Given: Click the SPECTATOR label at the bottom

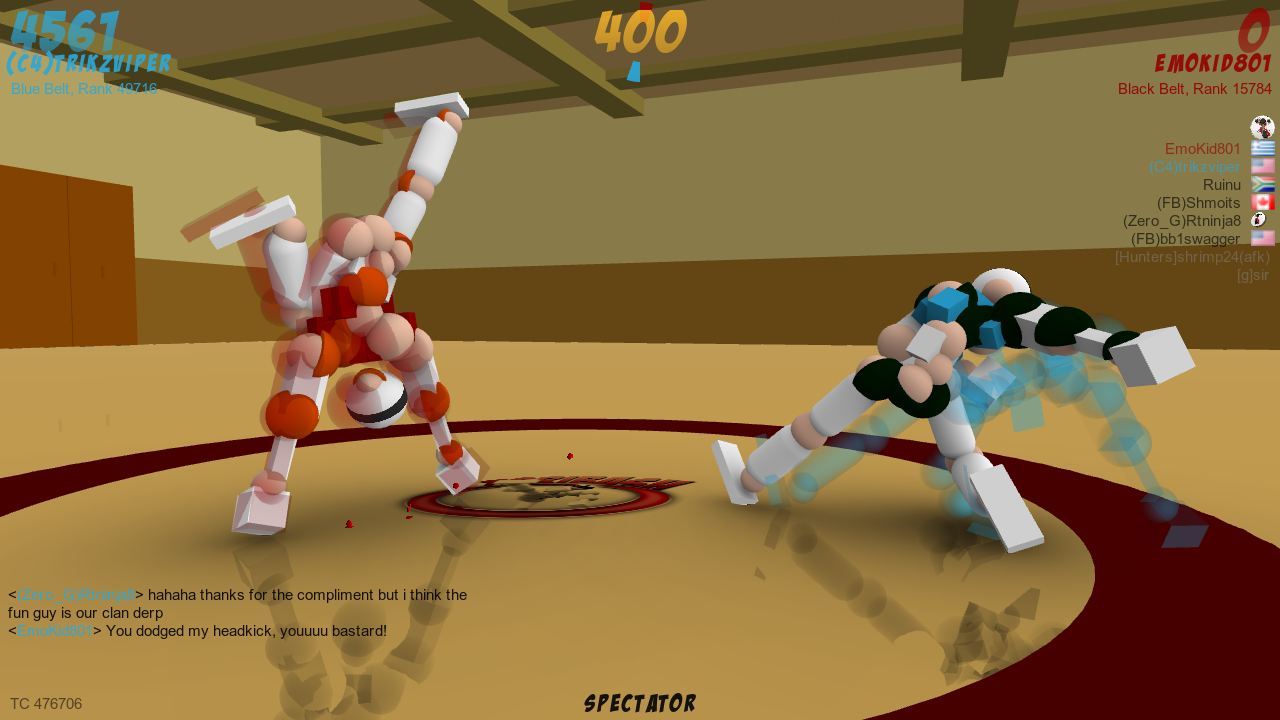Looking at the screenshot, I should tap(639, 702).
